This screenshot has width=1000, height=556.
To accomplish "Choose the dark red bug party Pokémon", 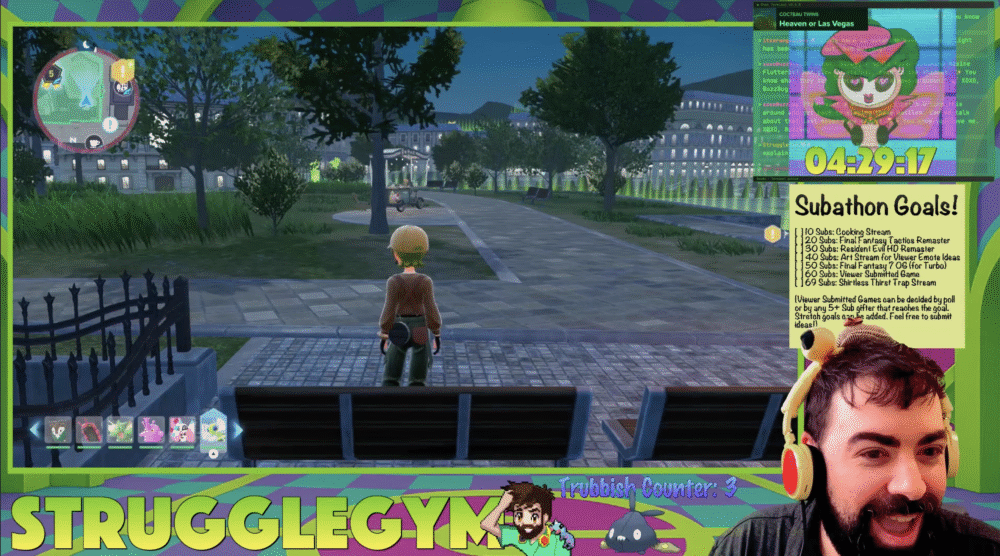I will click(x=89, y=430).
